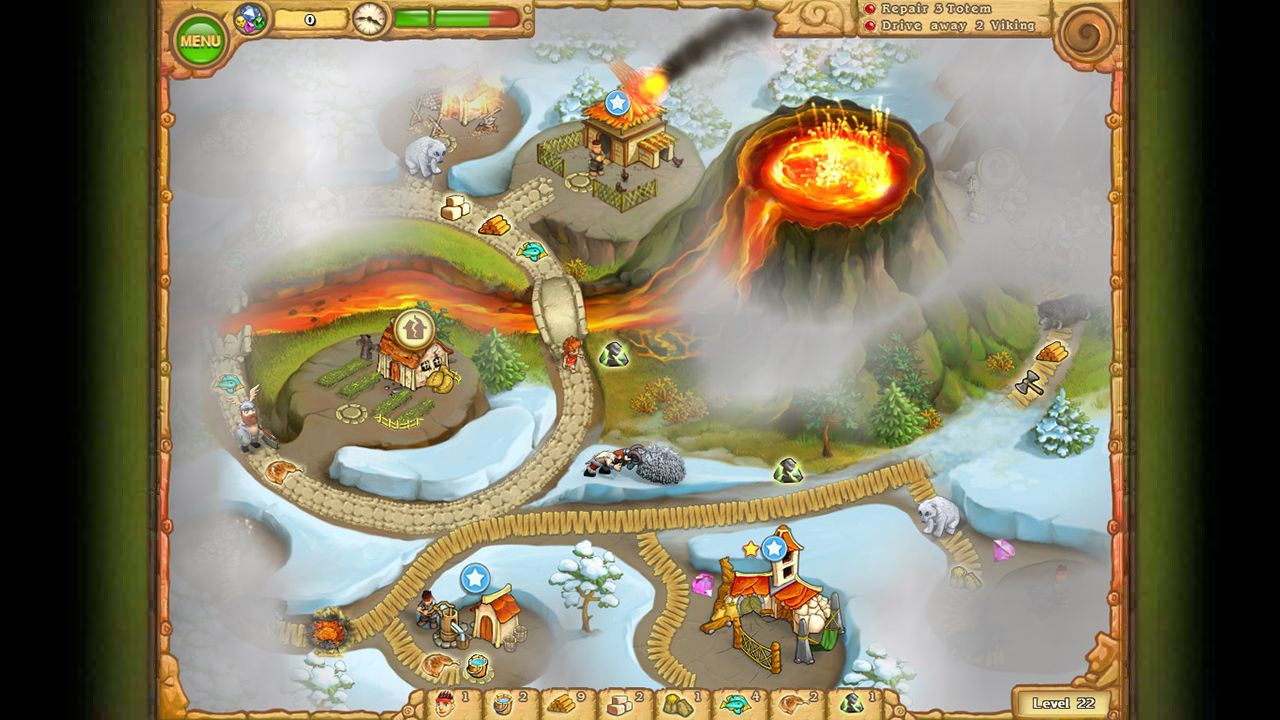Toggle the blue star marker on the hilltop hut
Image resolution: width=1280 pixels, height=720 pixels.
click(618, 100)
